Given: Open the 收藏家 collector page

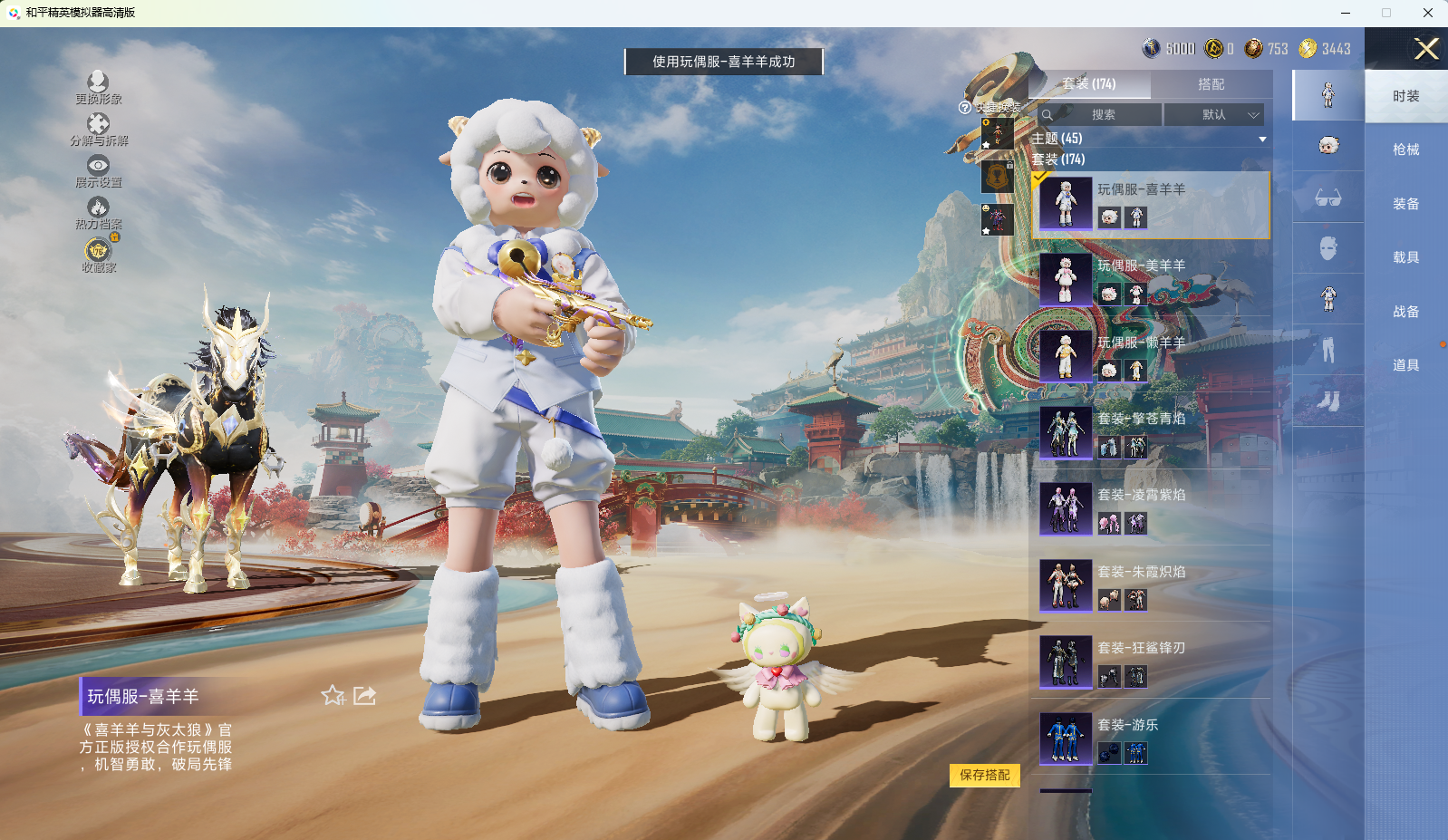Looking at the screenshot, I should pyautogui.click(x=98, y=255).
